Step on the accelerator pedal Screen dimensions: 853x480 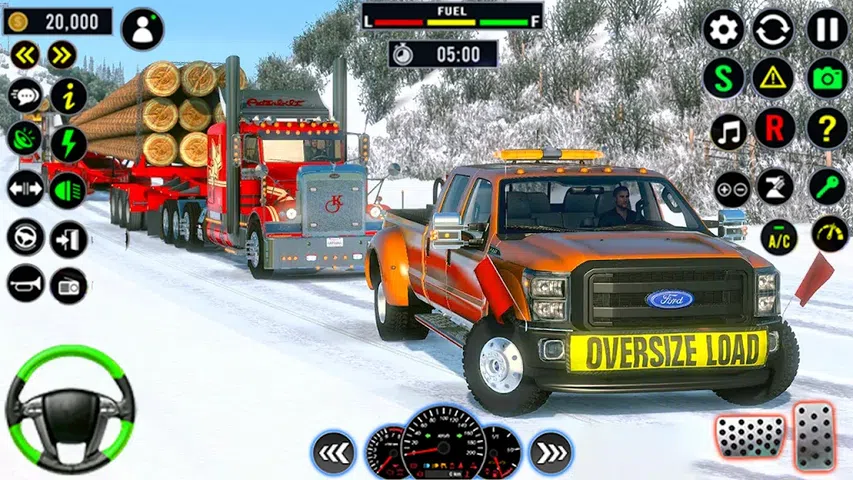click(x=815, y=435)
